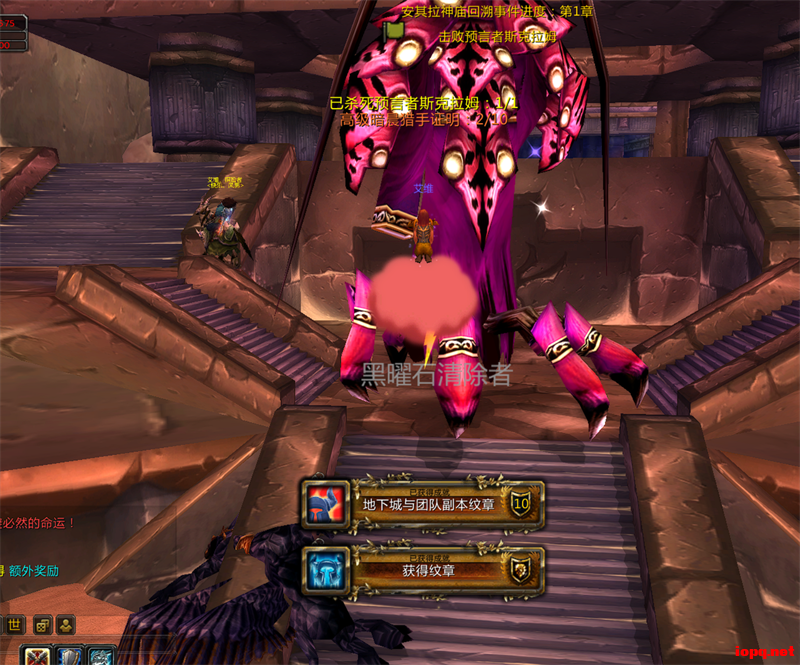
Task: Click the 额外奖励 link in chat
Action: pyautogui.click(x=34, y=571)
